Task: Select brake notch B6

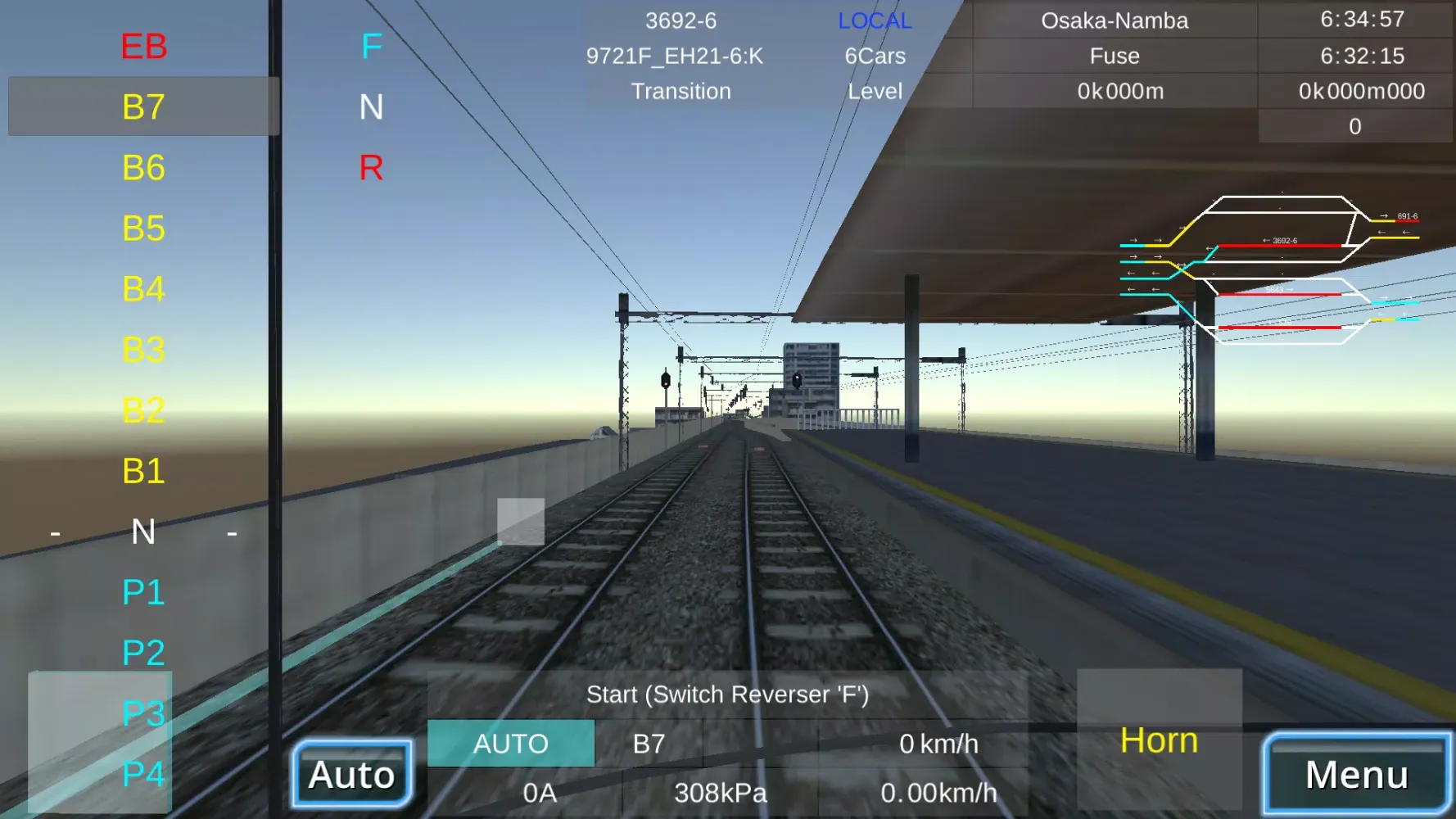Action: [x=143, y=168]
